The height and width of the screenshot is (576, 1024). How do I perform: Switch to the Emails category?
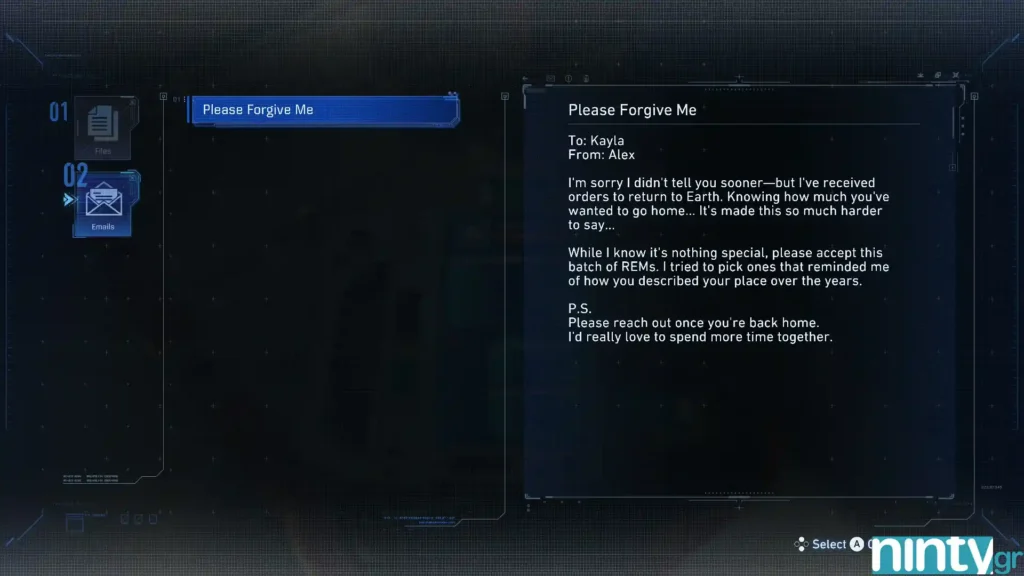[103, 205]
